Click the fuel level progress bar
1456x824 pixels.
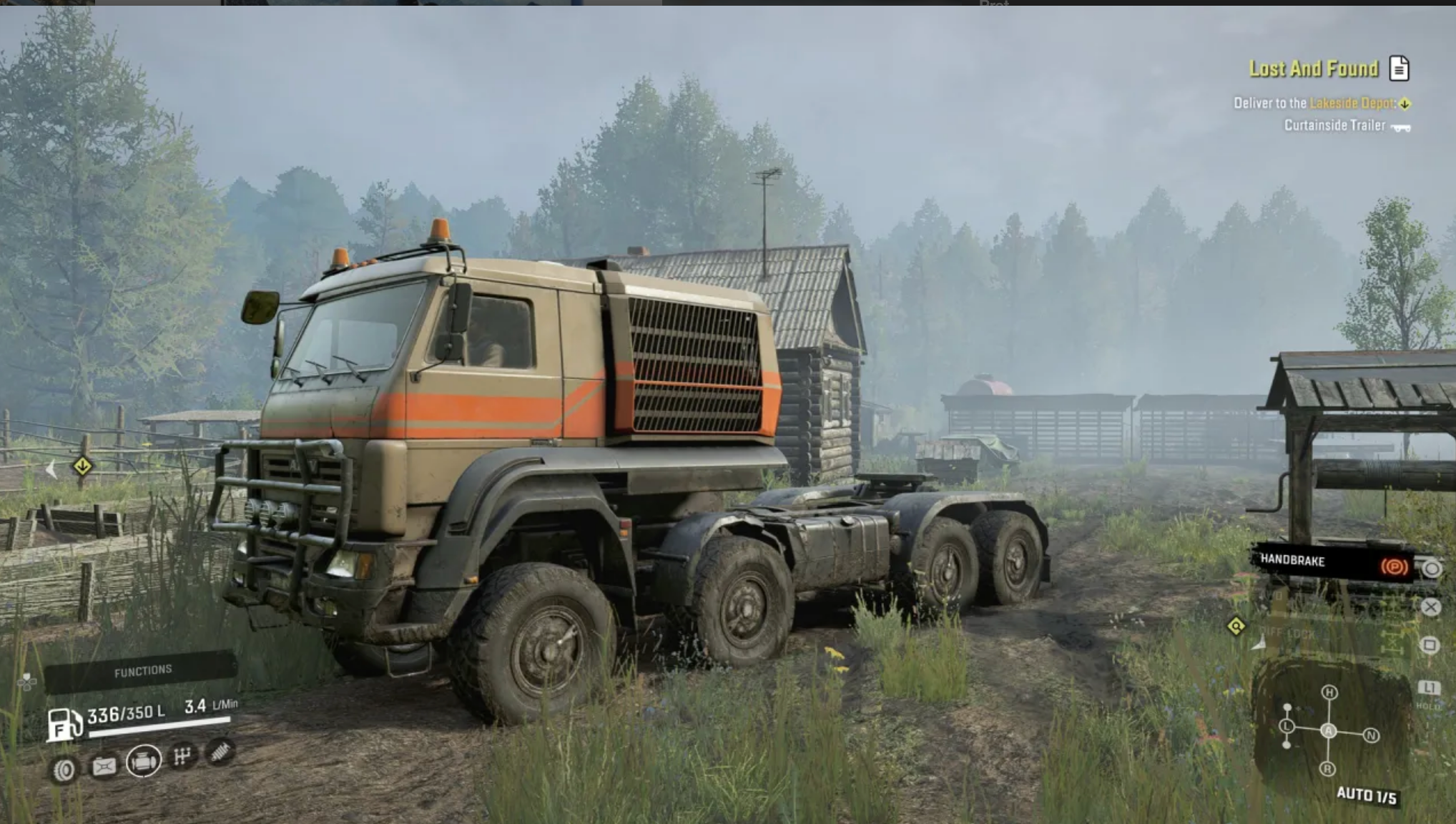[x=159, y=726]
